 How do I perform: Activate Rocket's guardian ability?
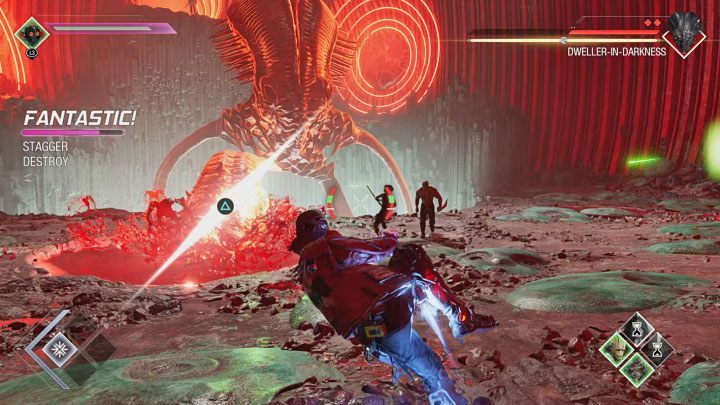click(639, 369)
